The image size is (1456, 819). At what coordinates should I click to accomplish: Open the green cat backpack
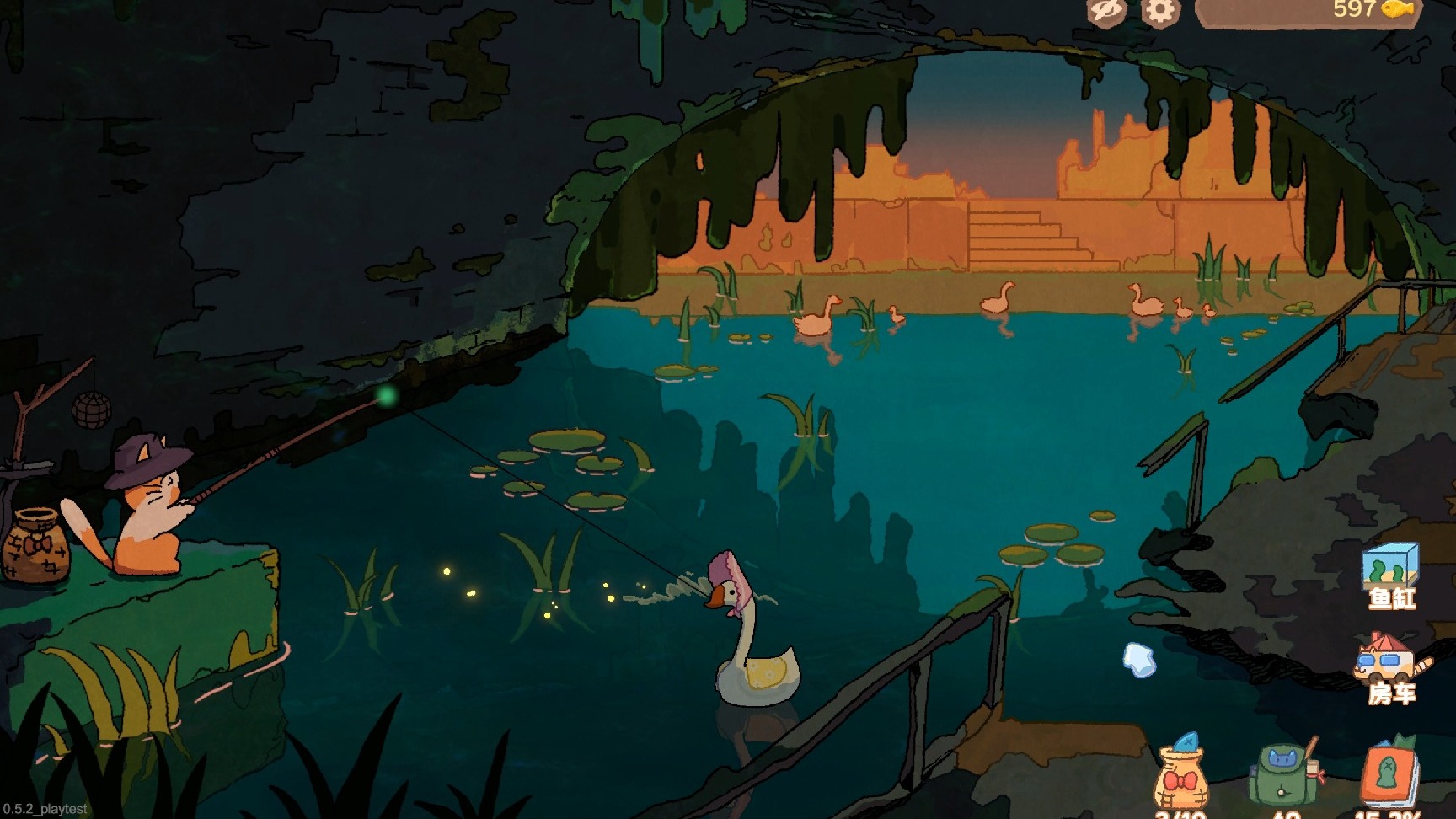pyautogui.click(x=1286, y=773)
